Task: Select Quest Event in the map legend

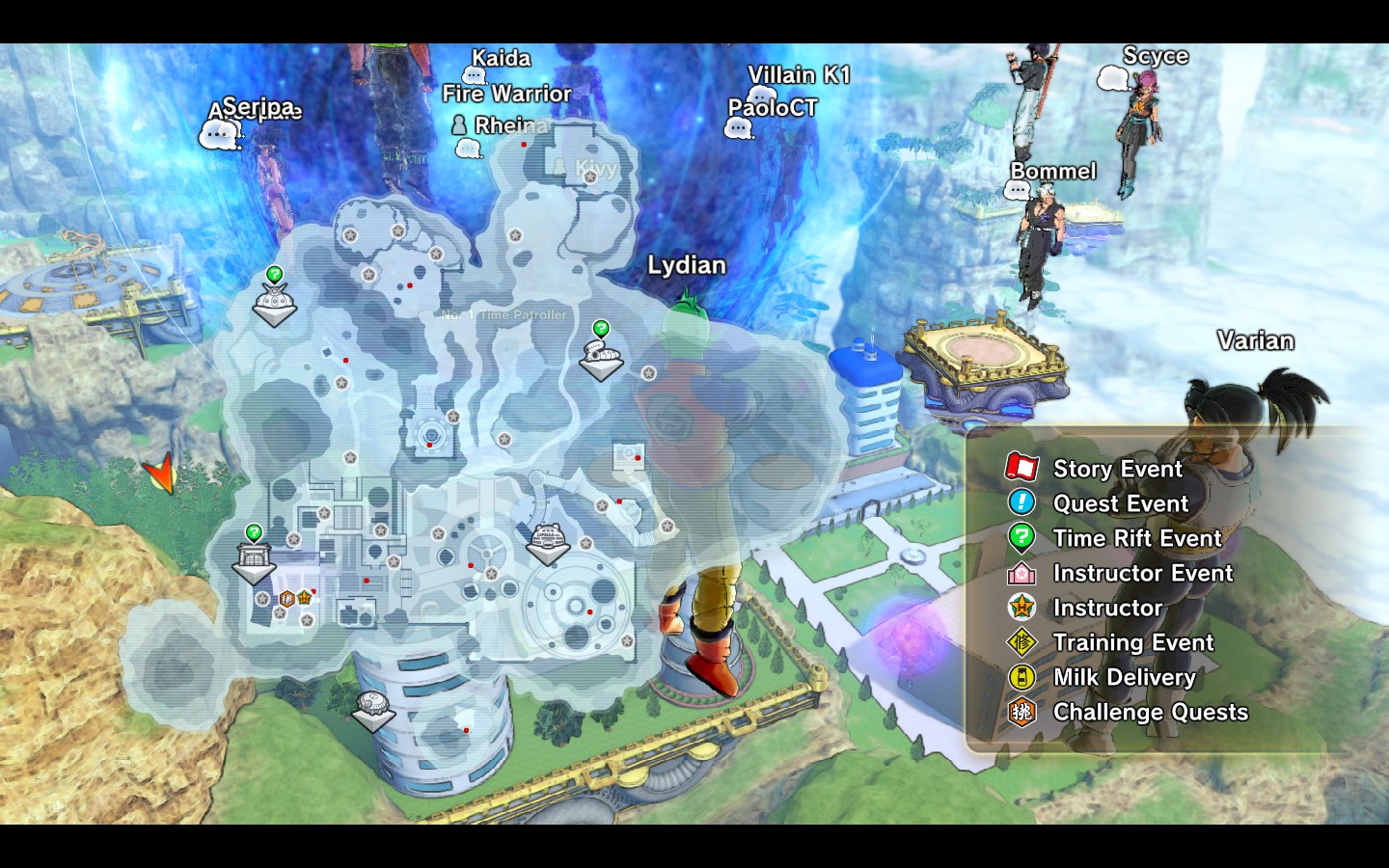Action: tap(1120, 503)
